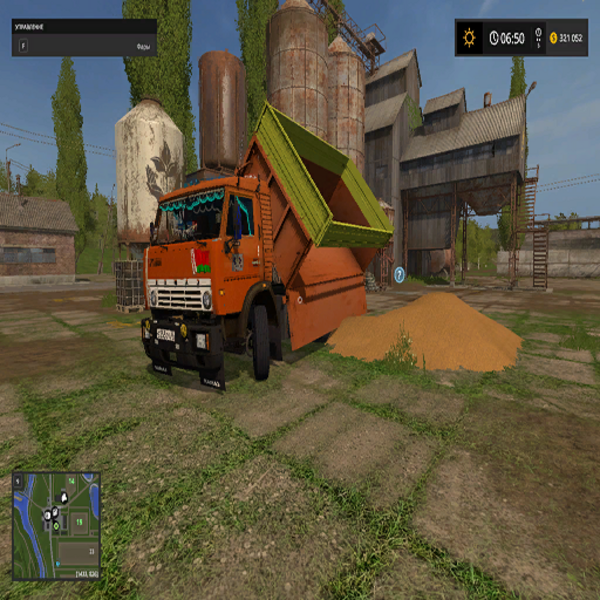Open the minimap in the corner
The height and width of the screenshot is (600, 600).
[x=56, y=524]
